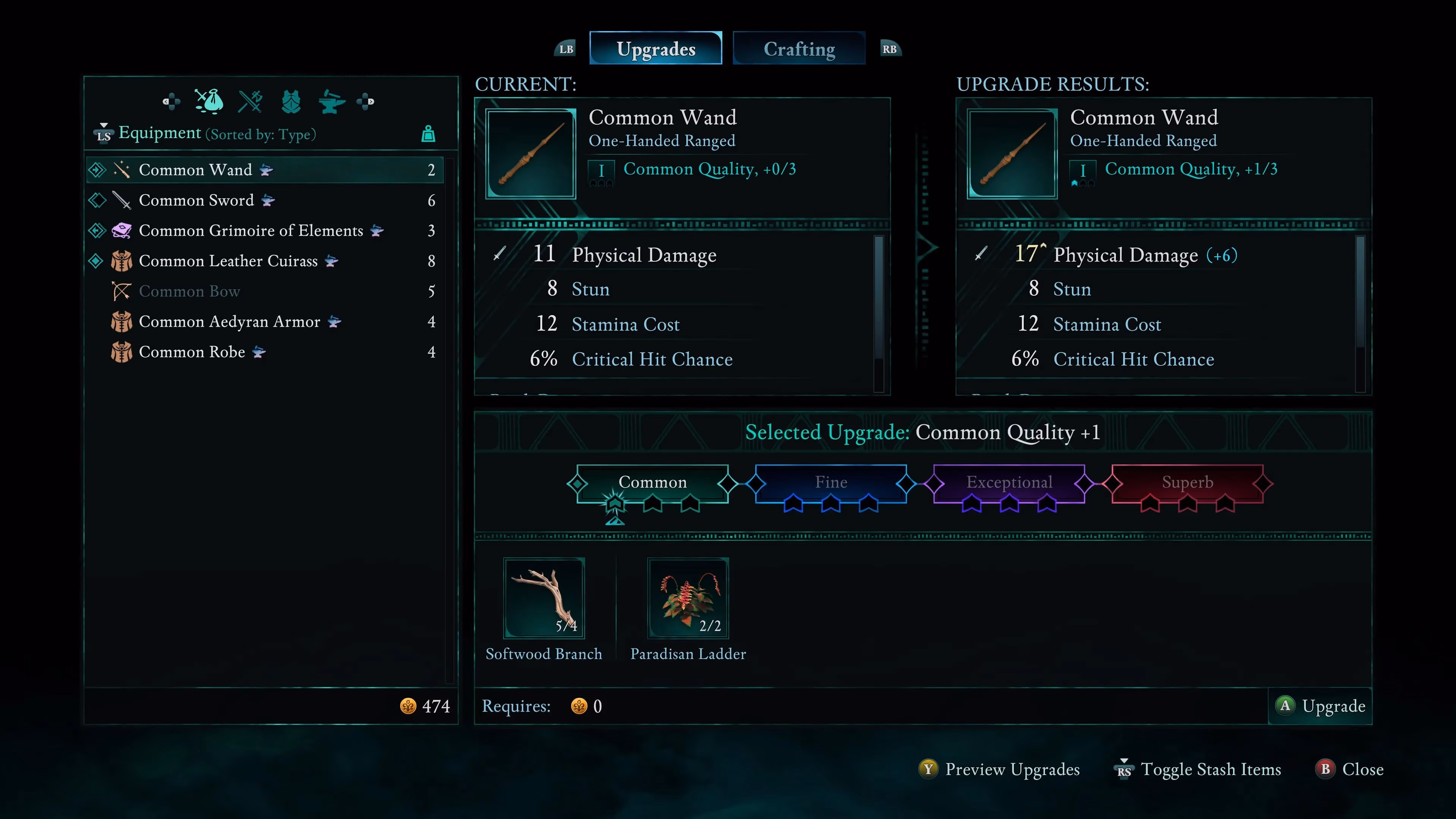Click the anvil upgrade filter icon
This screenshot has height=819, width=1456.
[x=332, y=102]
